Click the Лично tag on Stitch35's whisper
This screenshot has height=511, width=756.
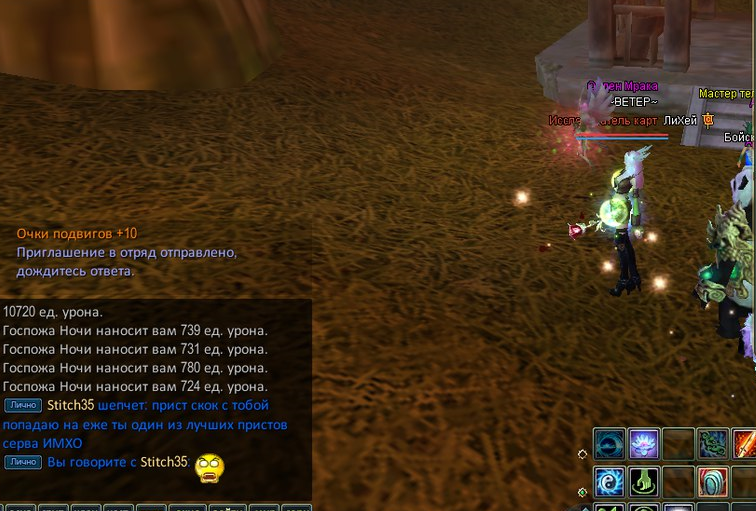22,405
